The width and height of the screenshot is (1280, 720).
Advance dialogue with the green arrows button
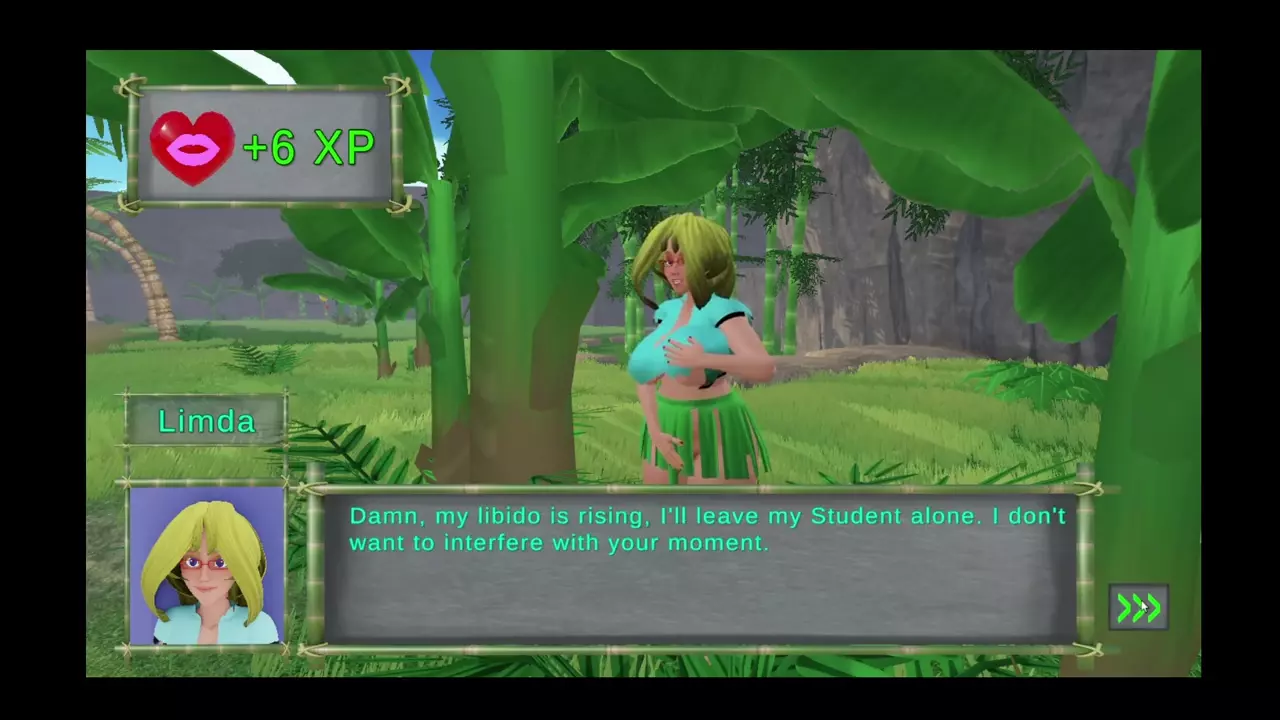coord(1138,607)
